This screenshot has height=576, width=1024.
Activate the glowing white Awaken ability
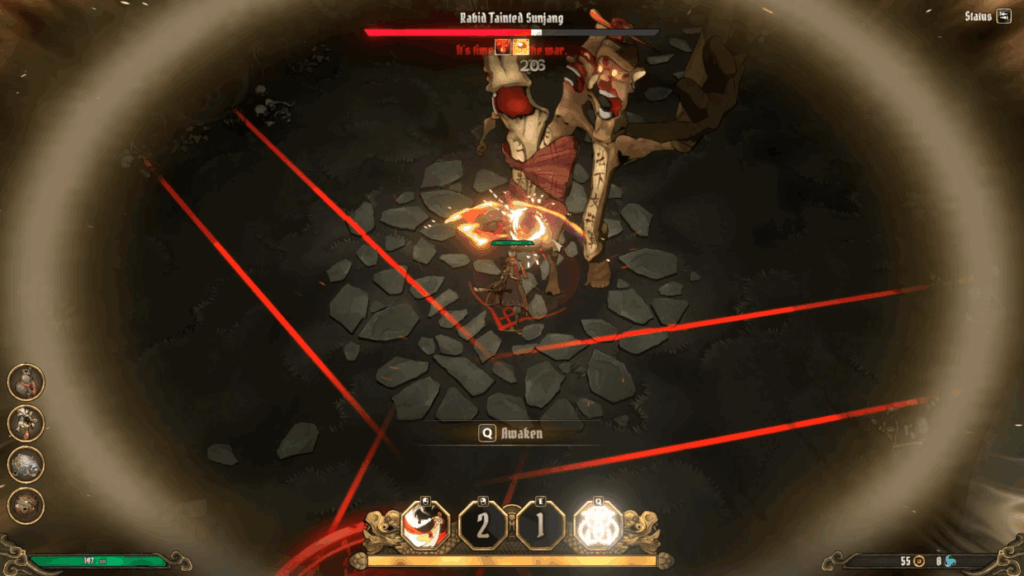597,525
